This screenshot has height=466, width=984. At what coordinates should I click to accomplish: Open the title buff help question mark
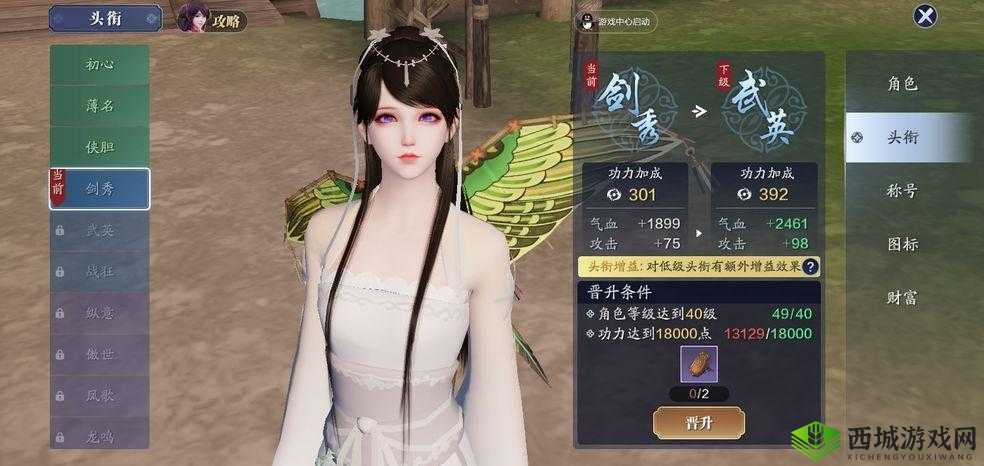tap(810, 267)
